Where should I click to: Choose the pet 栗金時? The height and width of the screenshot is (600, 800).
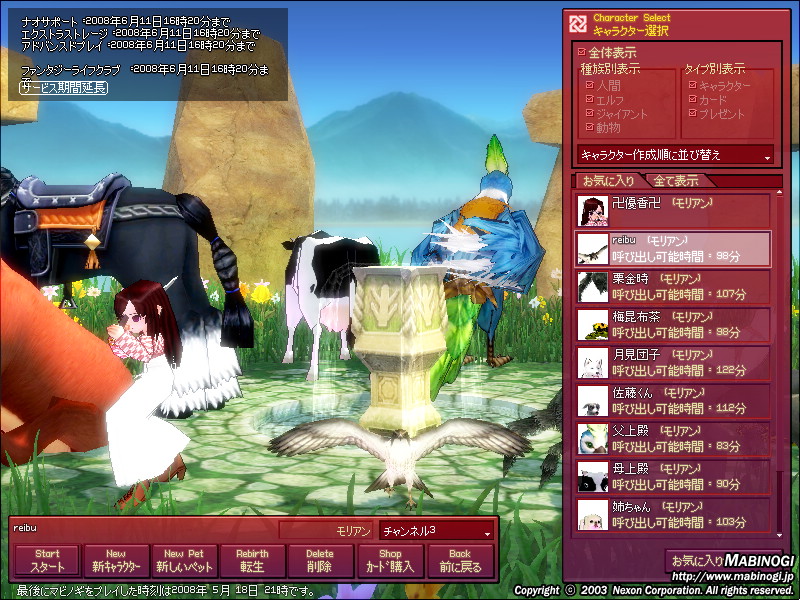[x=673, y=287]
